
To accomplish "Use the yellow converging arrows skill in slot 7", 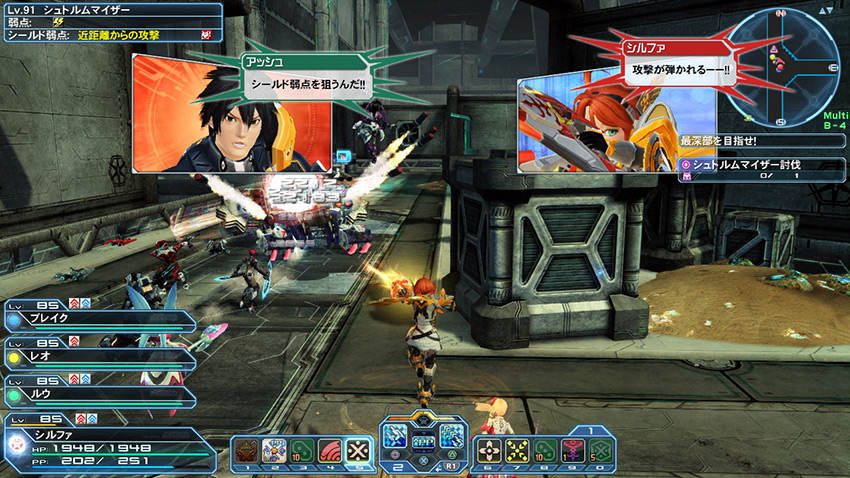I will tap(517, 451).
